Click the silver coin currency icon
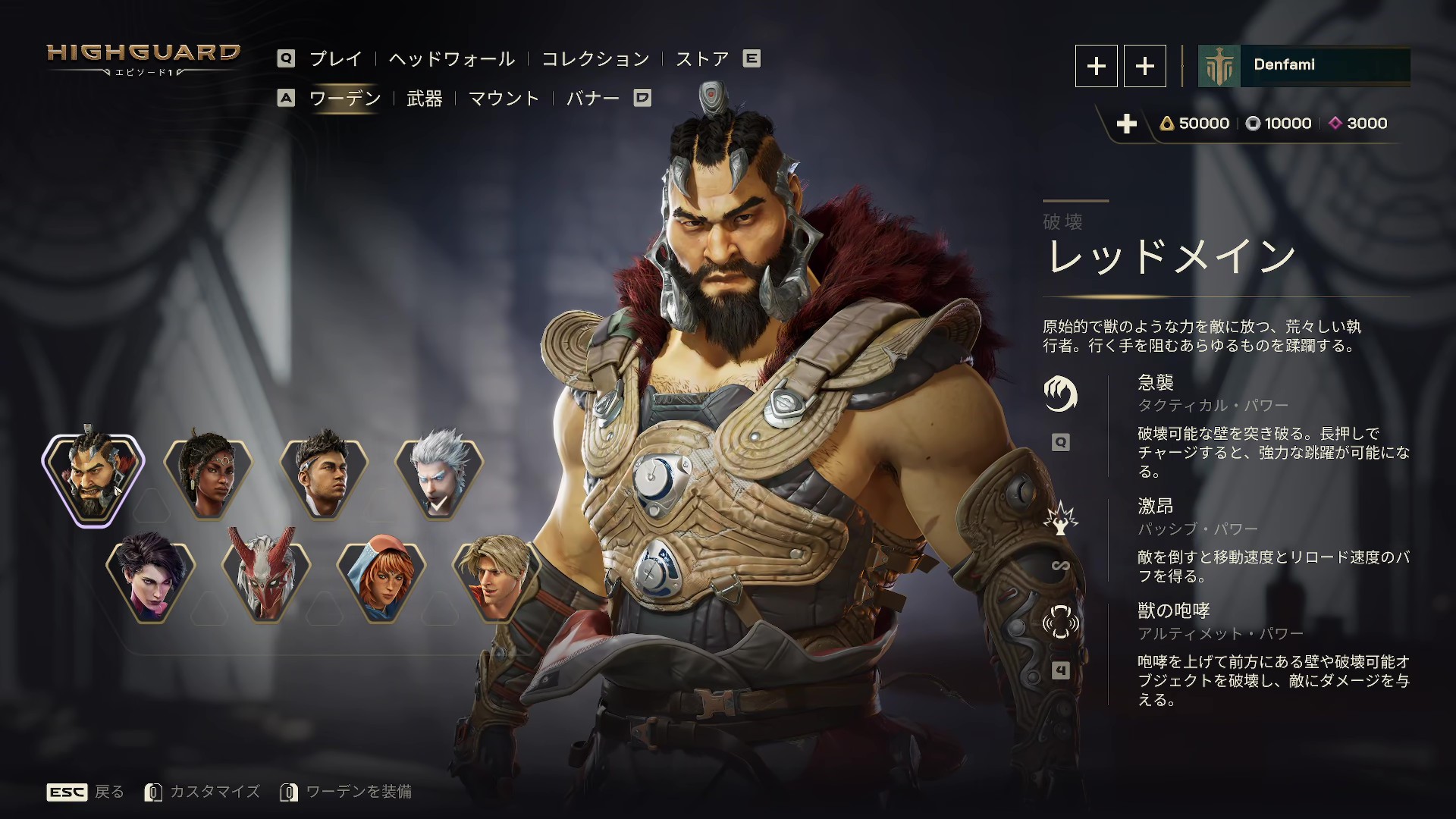This screenshot has height=819, width=1456. click(1251, 123)
